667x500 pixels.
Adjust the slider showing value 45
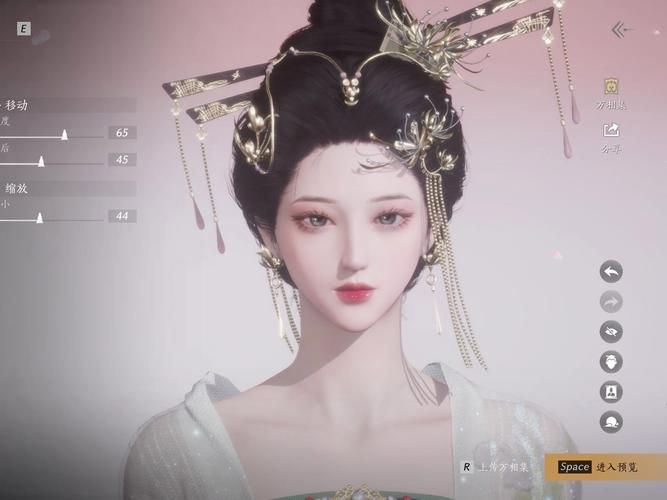coord(41,160)
